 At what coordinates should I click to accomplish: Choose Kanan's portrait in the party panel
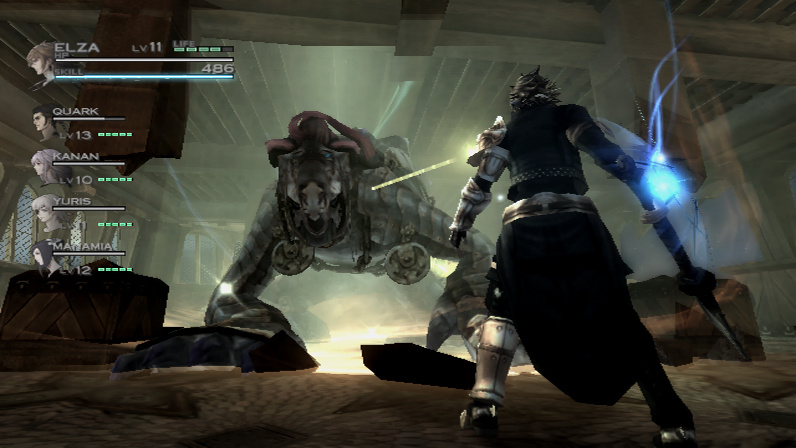[x=44, y=165]
